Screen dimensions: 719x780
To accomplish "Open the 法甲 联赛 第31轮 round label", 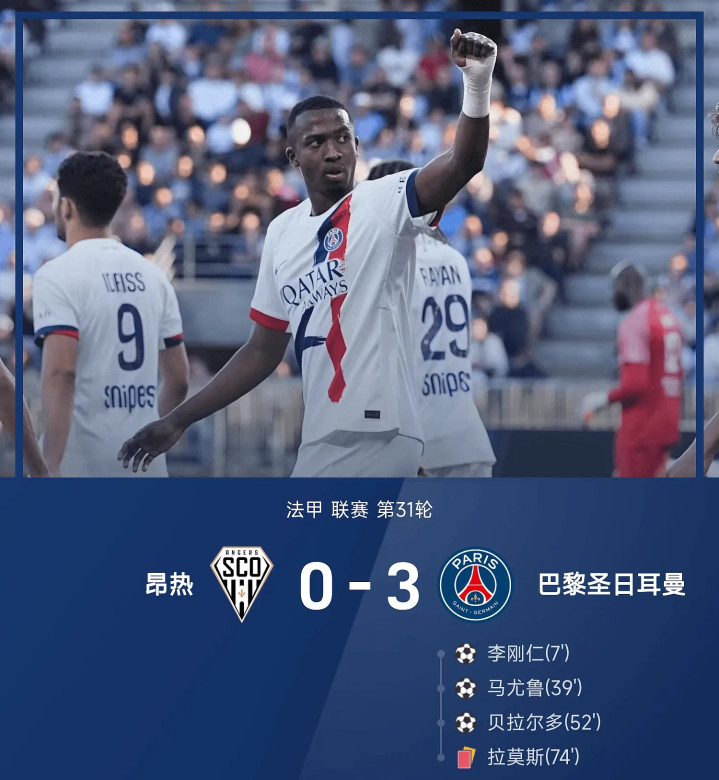I will tap(359, 510).
